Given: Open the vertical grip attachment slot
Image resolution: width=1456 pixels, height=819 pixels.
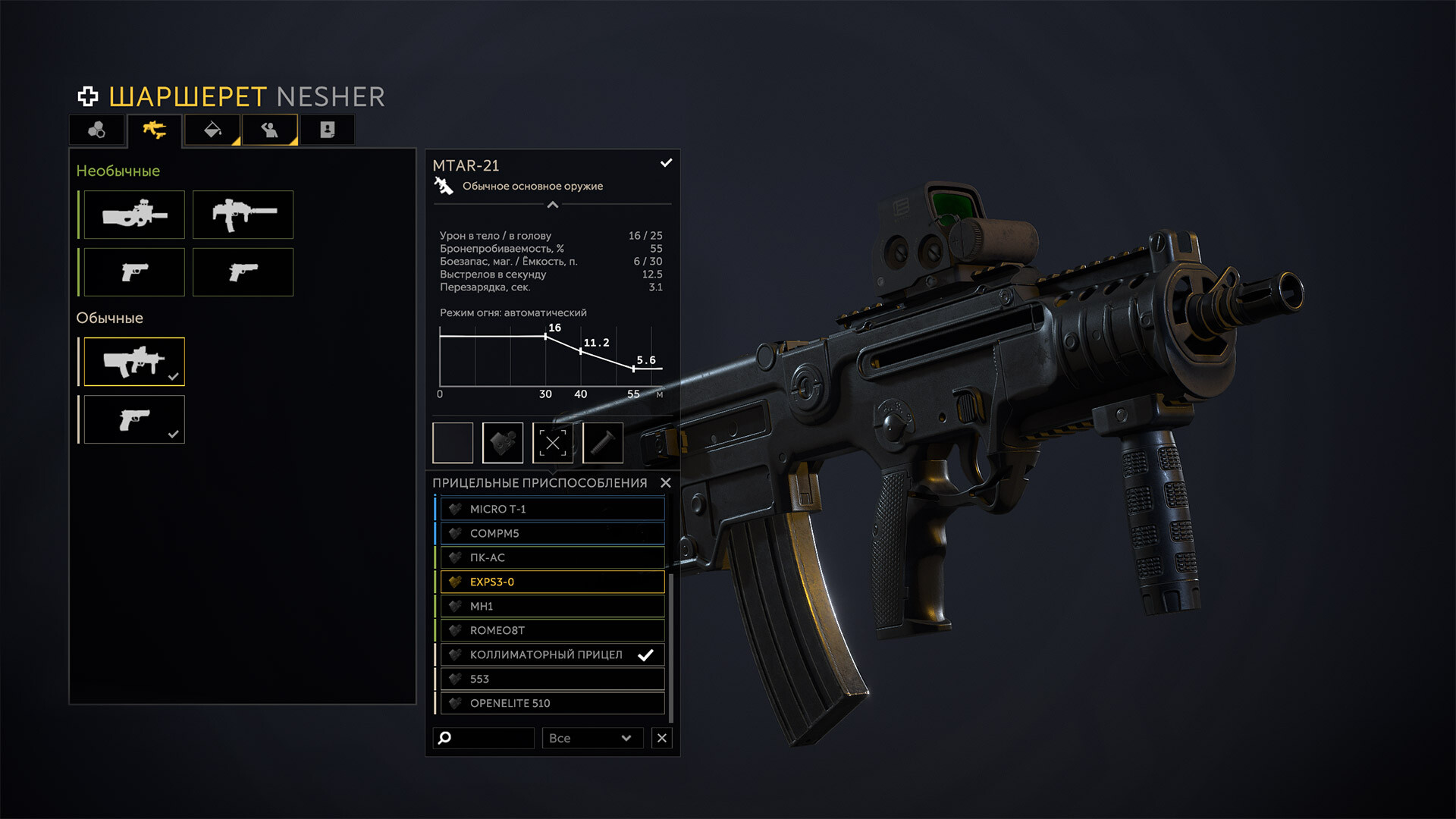Looking at the screenshot, I should (603, 443).
